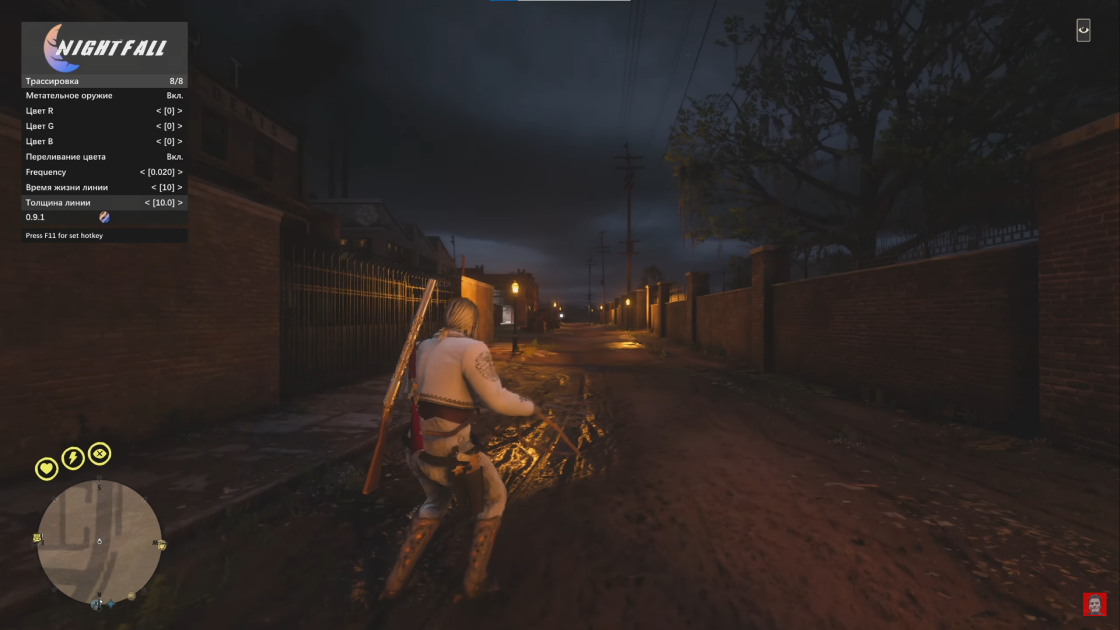Select the Цвет R menu row
The width and height of the screenshot is (1120, 630).
[x=104, y=111]
